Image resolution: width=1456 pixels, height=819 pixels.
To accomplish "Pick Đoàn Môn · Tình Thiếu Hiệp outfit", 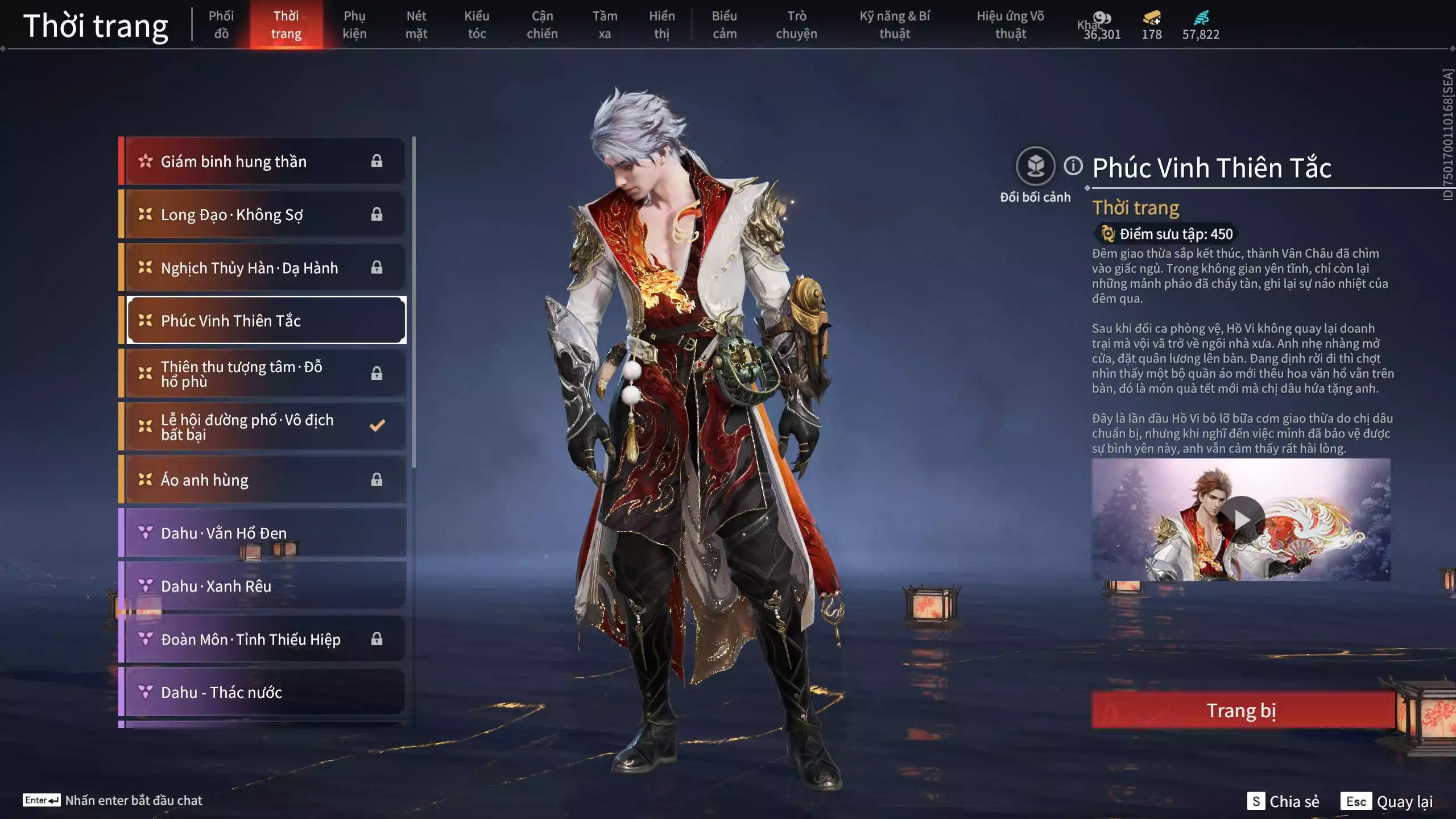I will pyautogui.click(x=264, y=639).
